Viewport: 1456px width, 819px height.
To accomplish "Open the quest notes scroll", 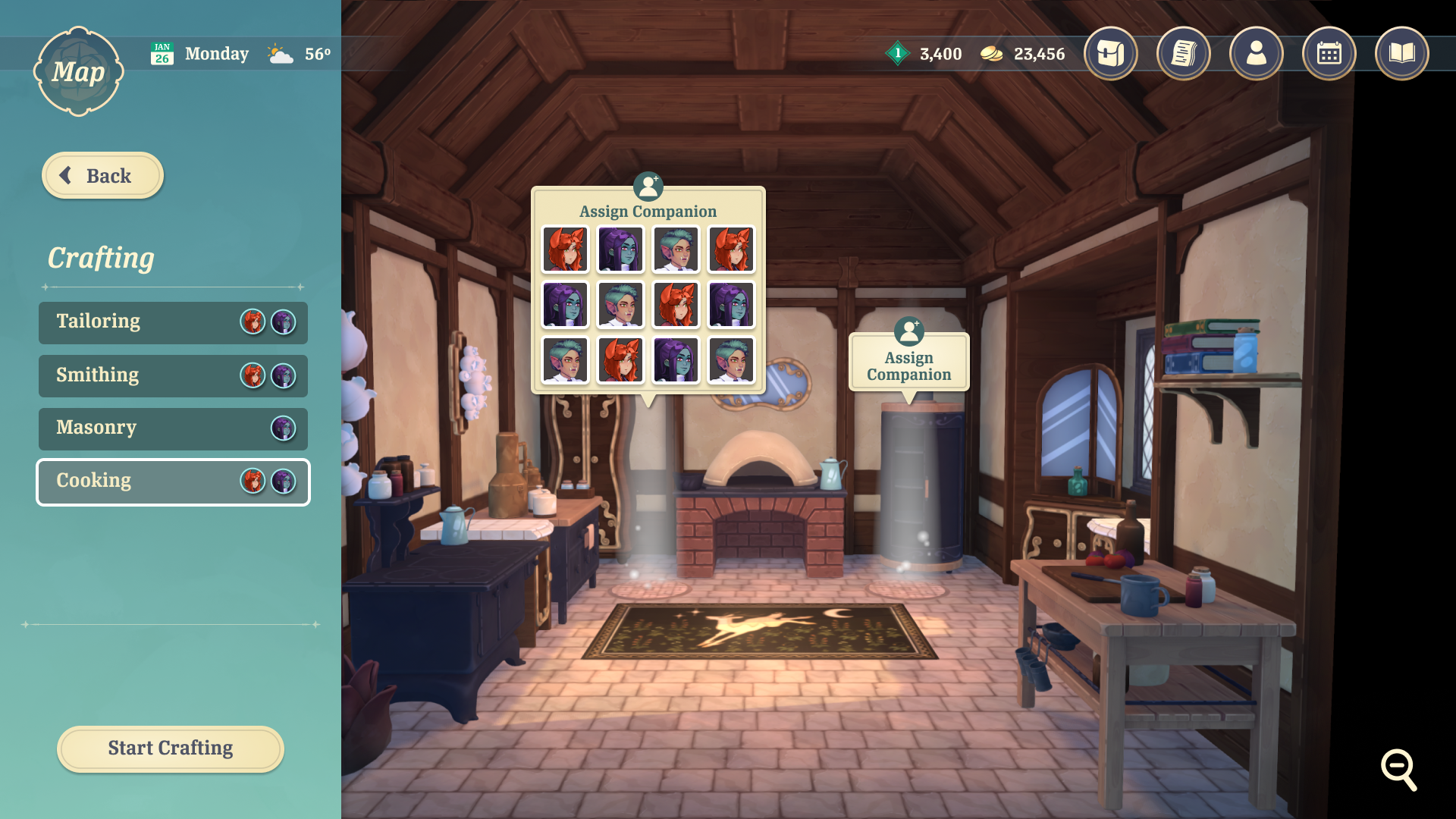I will tap(1183, 53).
